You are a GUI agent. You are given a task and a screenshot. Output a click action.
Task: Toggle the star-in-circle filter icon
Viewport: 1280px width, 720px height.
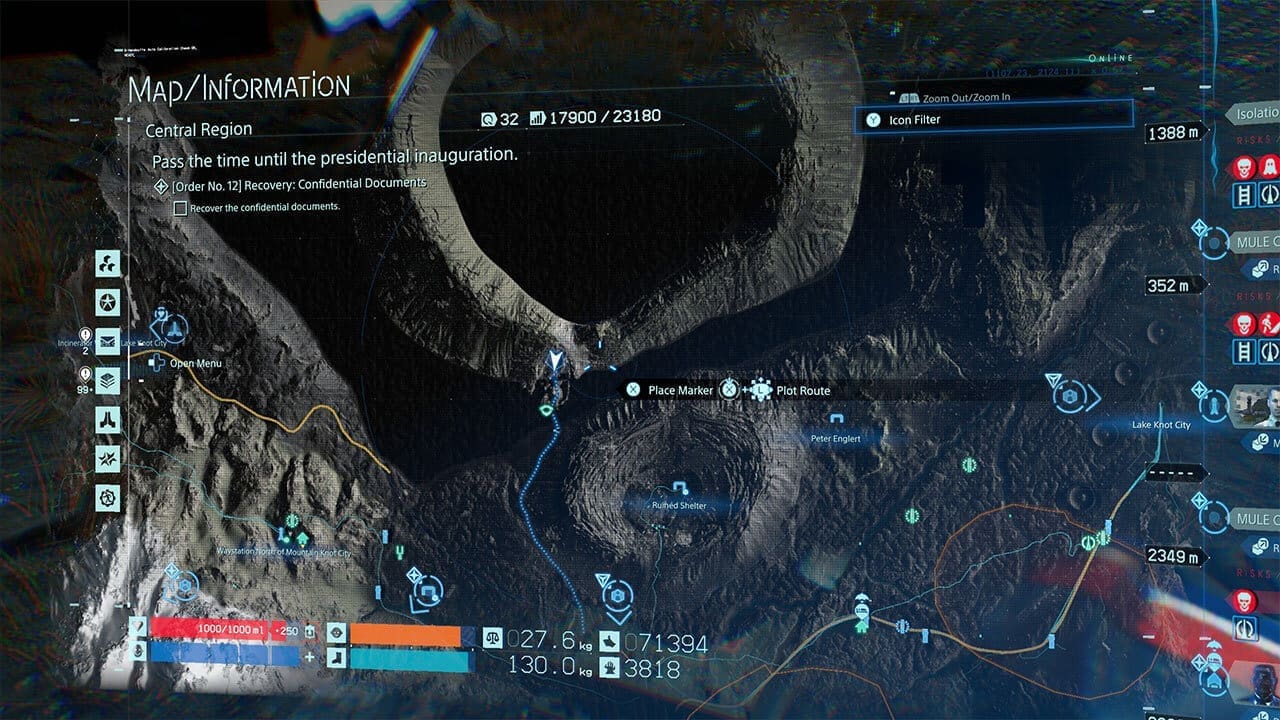pyautogui.click(x=107, y=302)
